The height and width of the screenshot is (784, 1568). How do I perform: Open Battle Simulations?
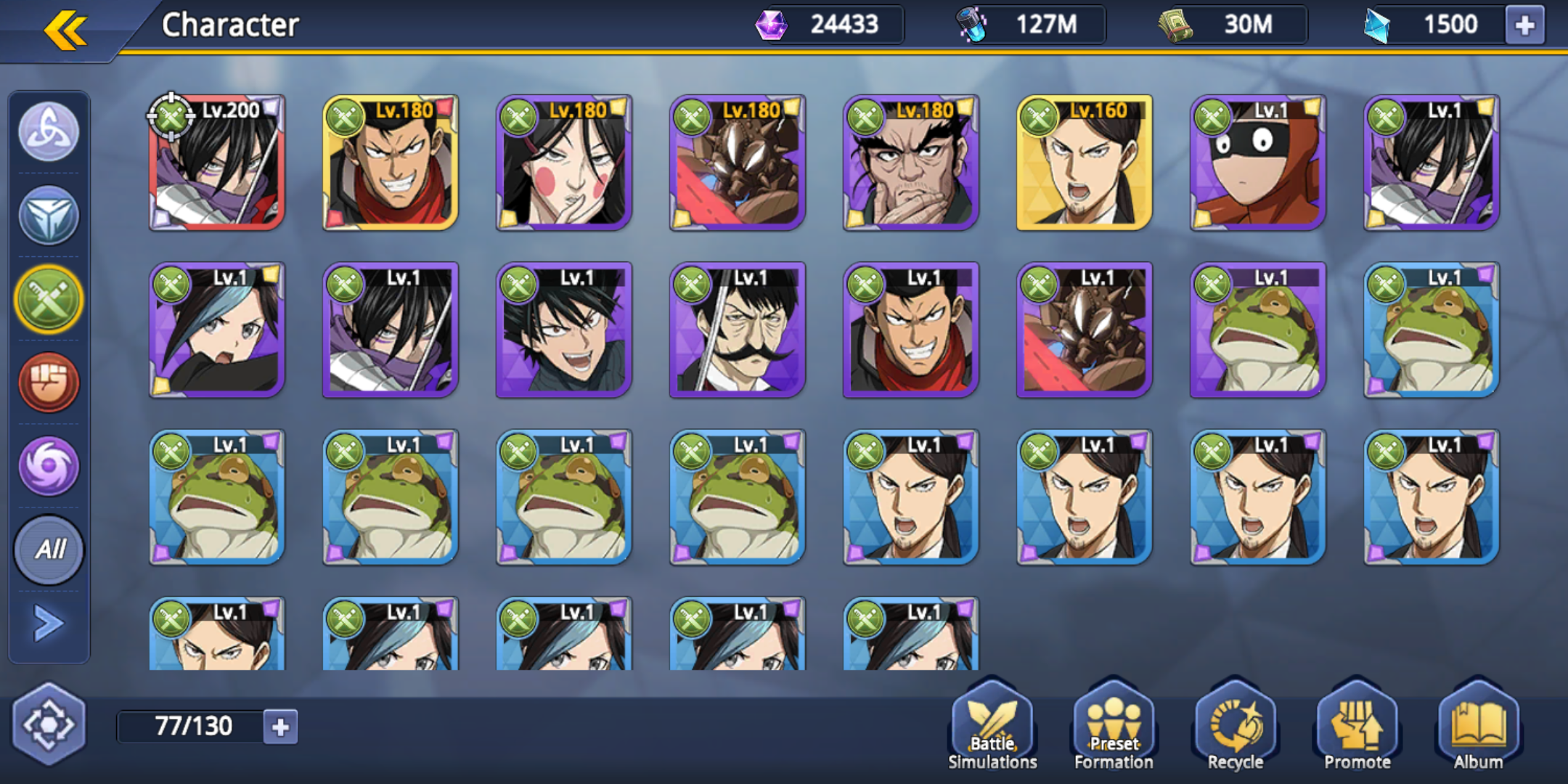[x=992, y=726]
